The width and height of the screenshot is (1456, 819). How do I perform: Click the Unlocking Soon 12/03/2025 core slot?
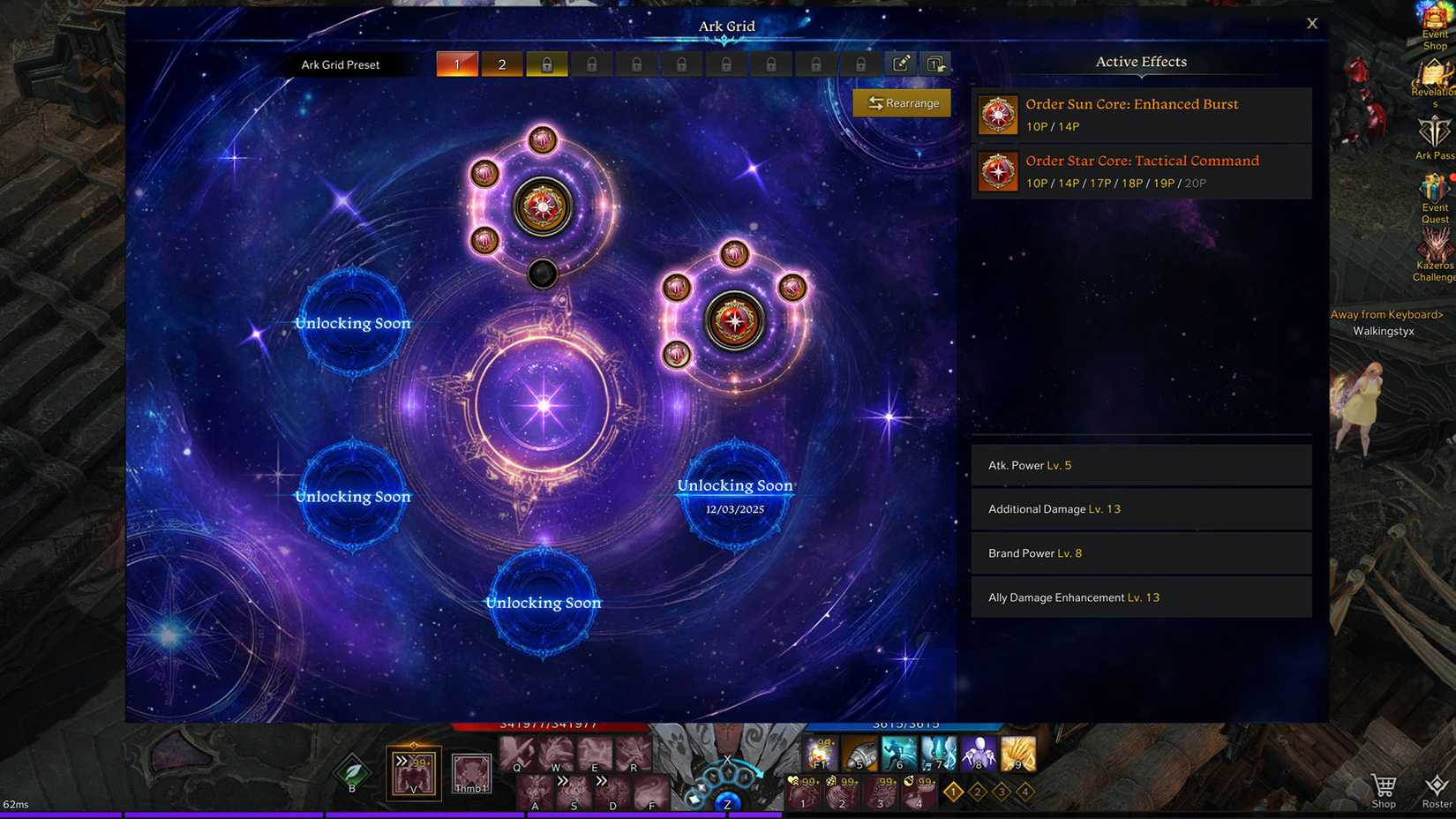tap(734, 495)
